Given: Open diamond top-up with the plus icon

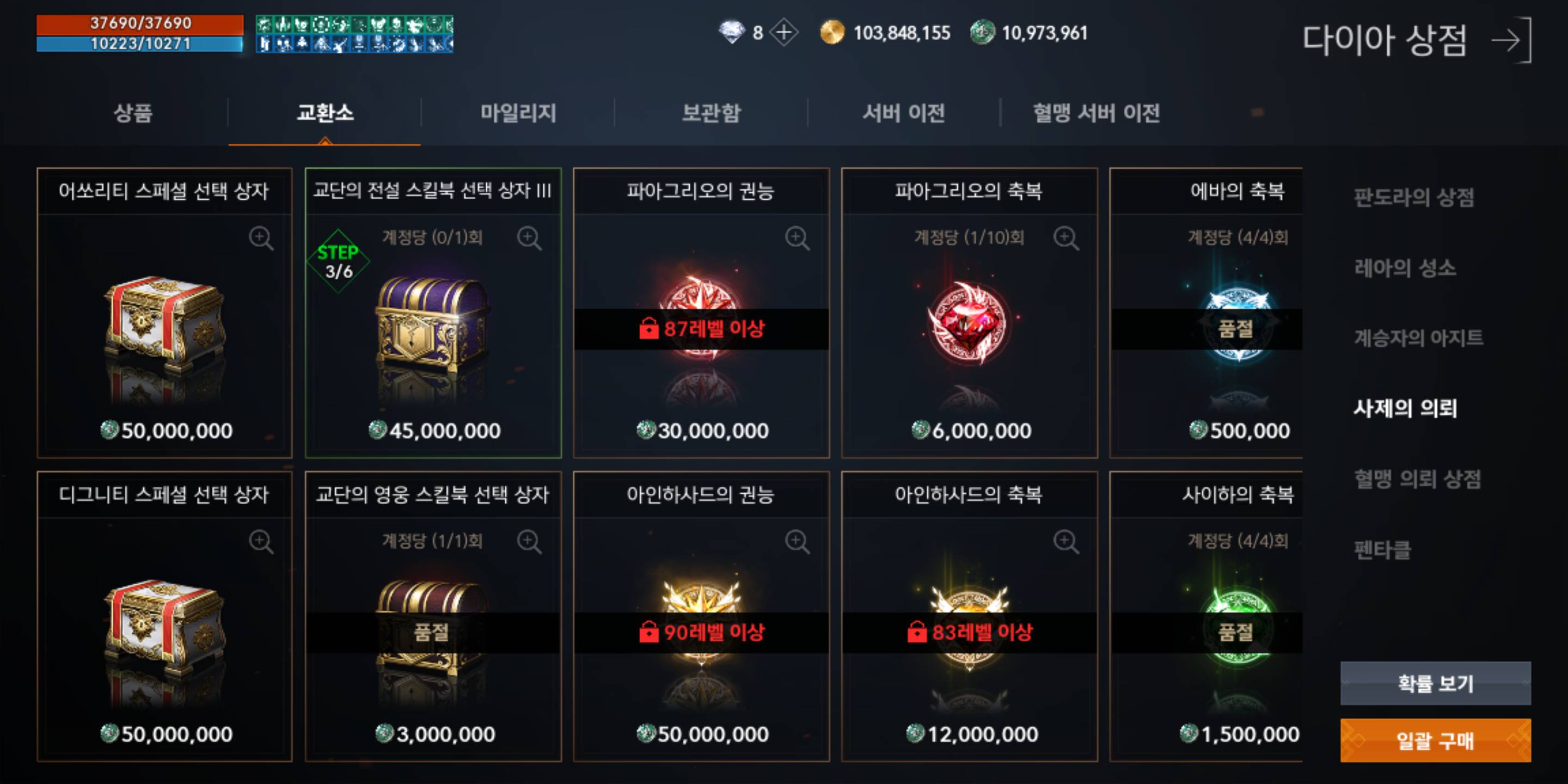Looking at the screenshot, I should [x=785, y=33].
